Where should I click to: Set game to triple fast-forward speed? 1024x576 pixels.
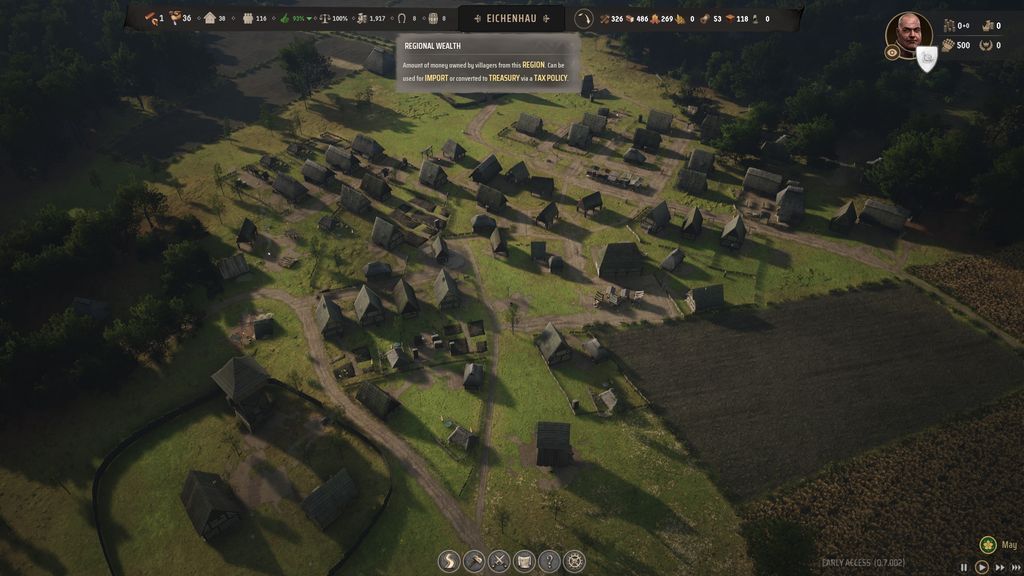[x=1015, y=567]
